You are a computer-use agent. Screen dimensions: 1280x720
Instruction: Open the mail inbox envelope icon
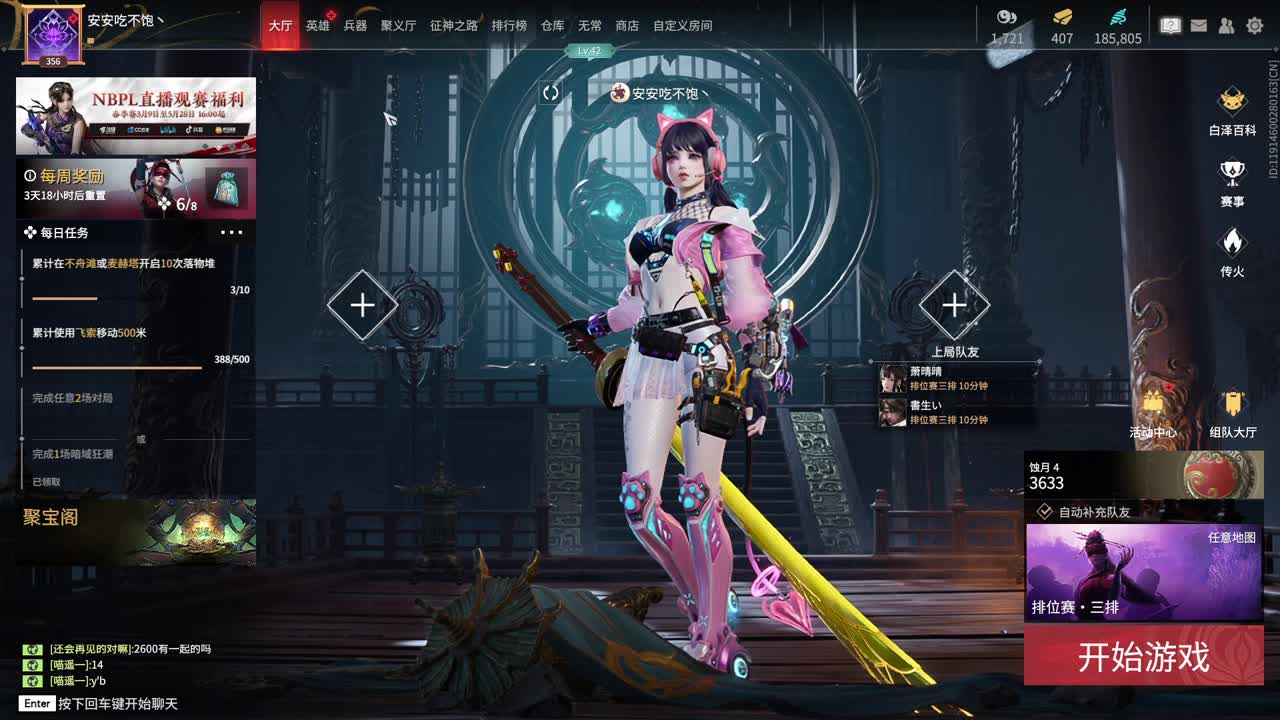click(1199, 25)
